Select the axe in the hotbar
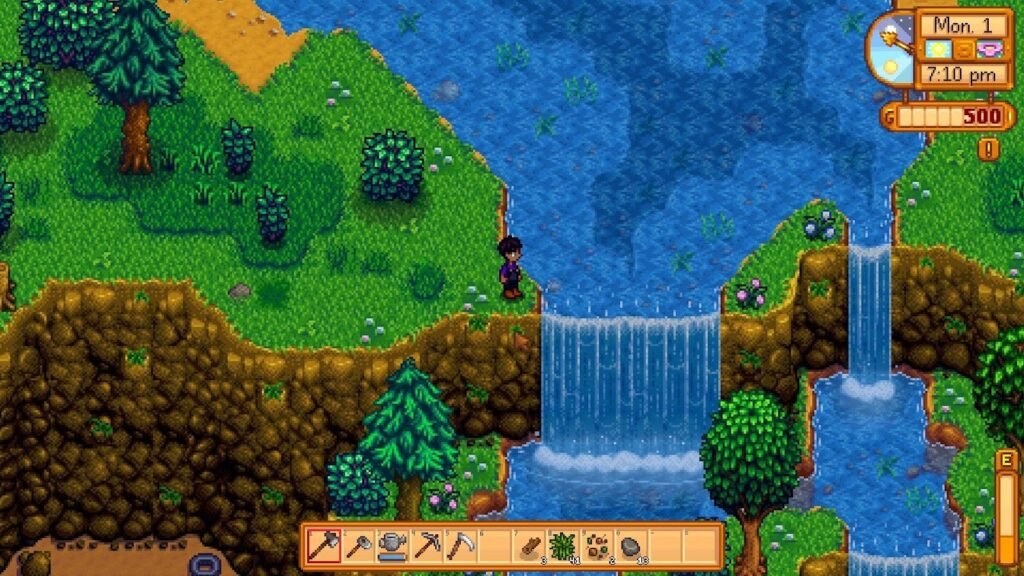Screen dimensions: 1024x576 tap(324, 546)
